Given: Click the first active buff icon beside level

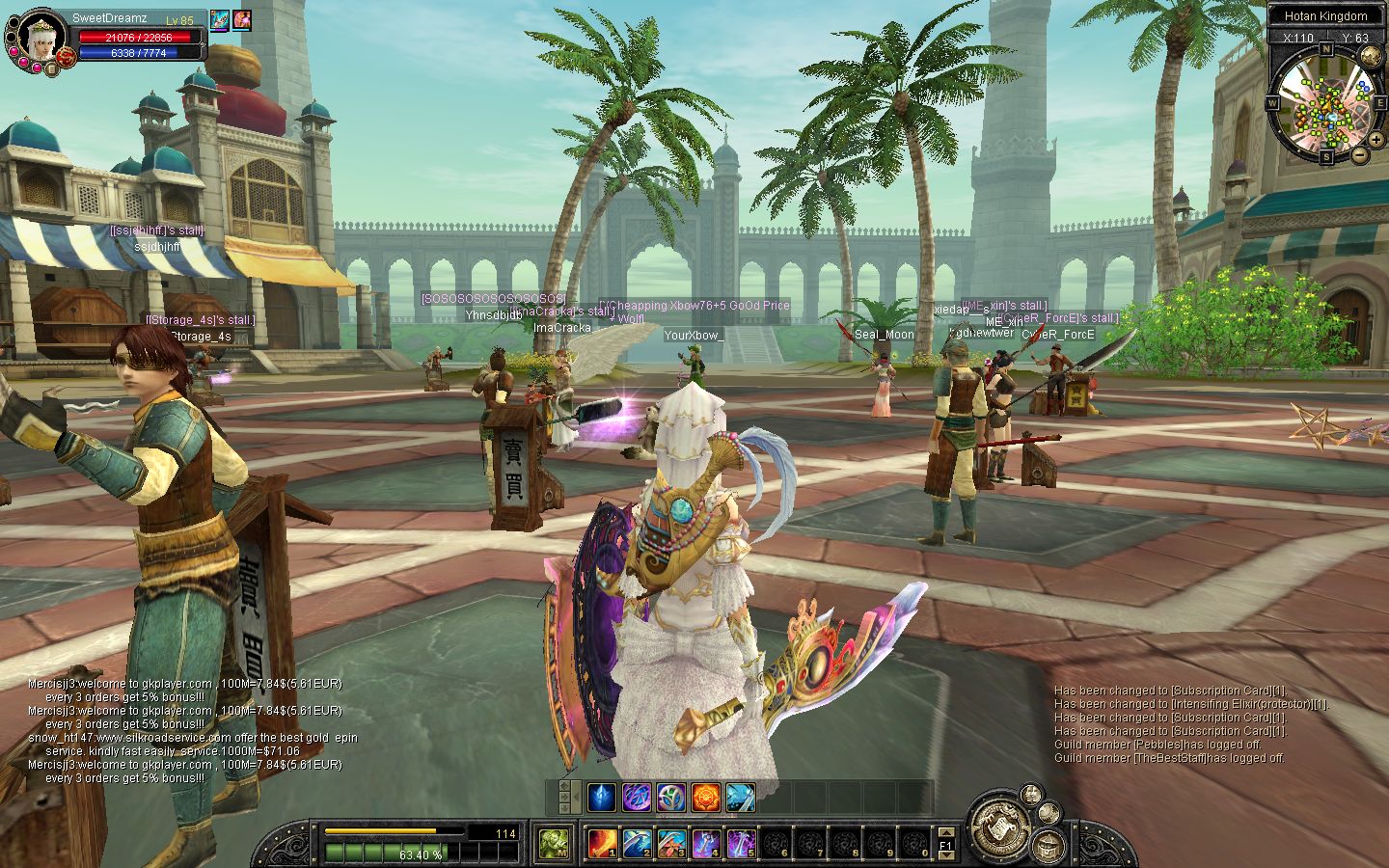Looking at the screenshot, I should [219, 20].
